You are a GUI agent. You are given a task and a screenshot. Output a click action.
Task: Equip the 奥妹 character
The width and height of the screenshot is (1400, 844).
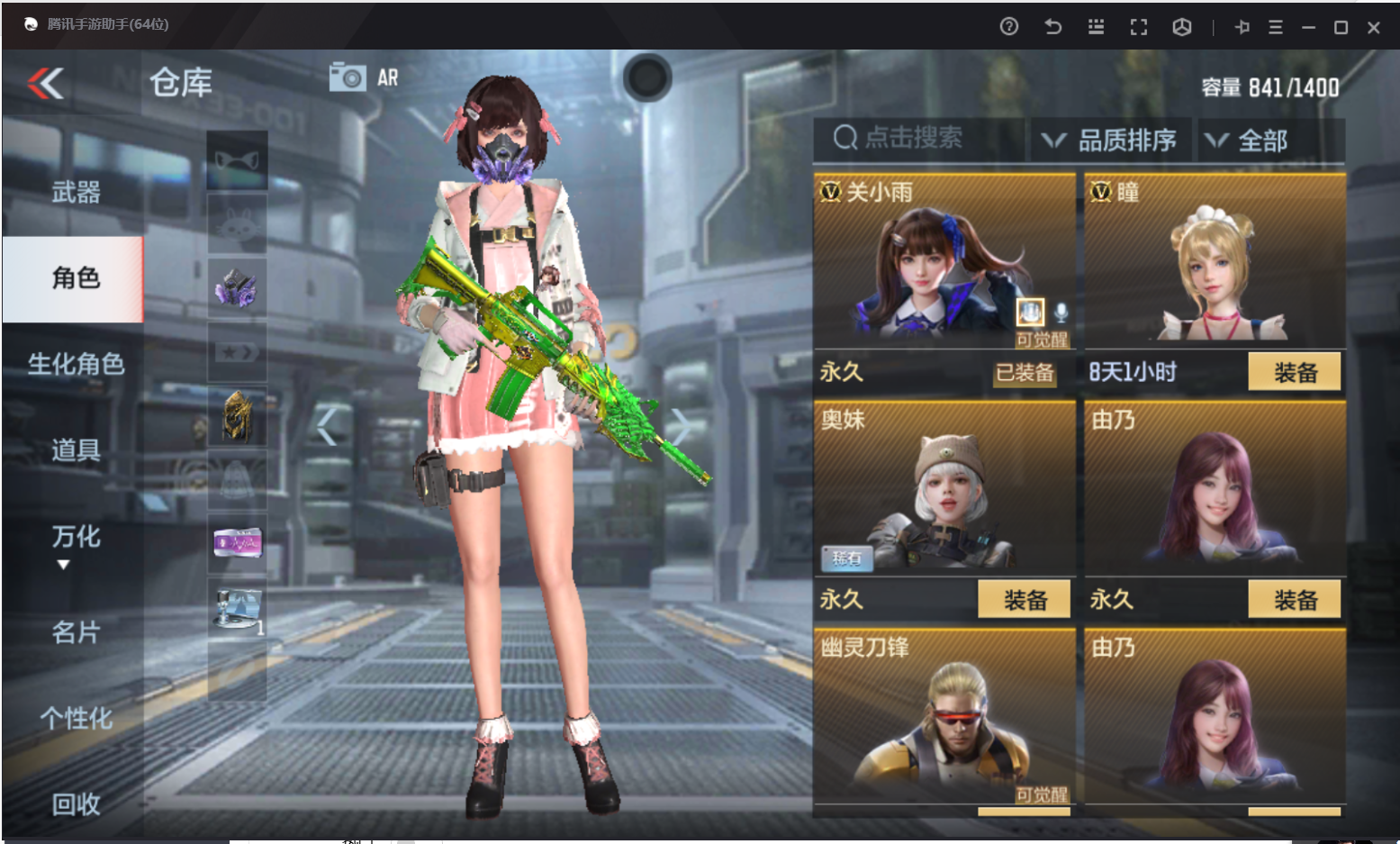[x=1024, y=600]
